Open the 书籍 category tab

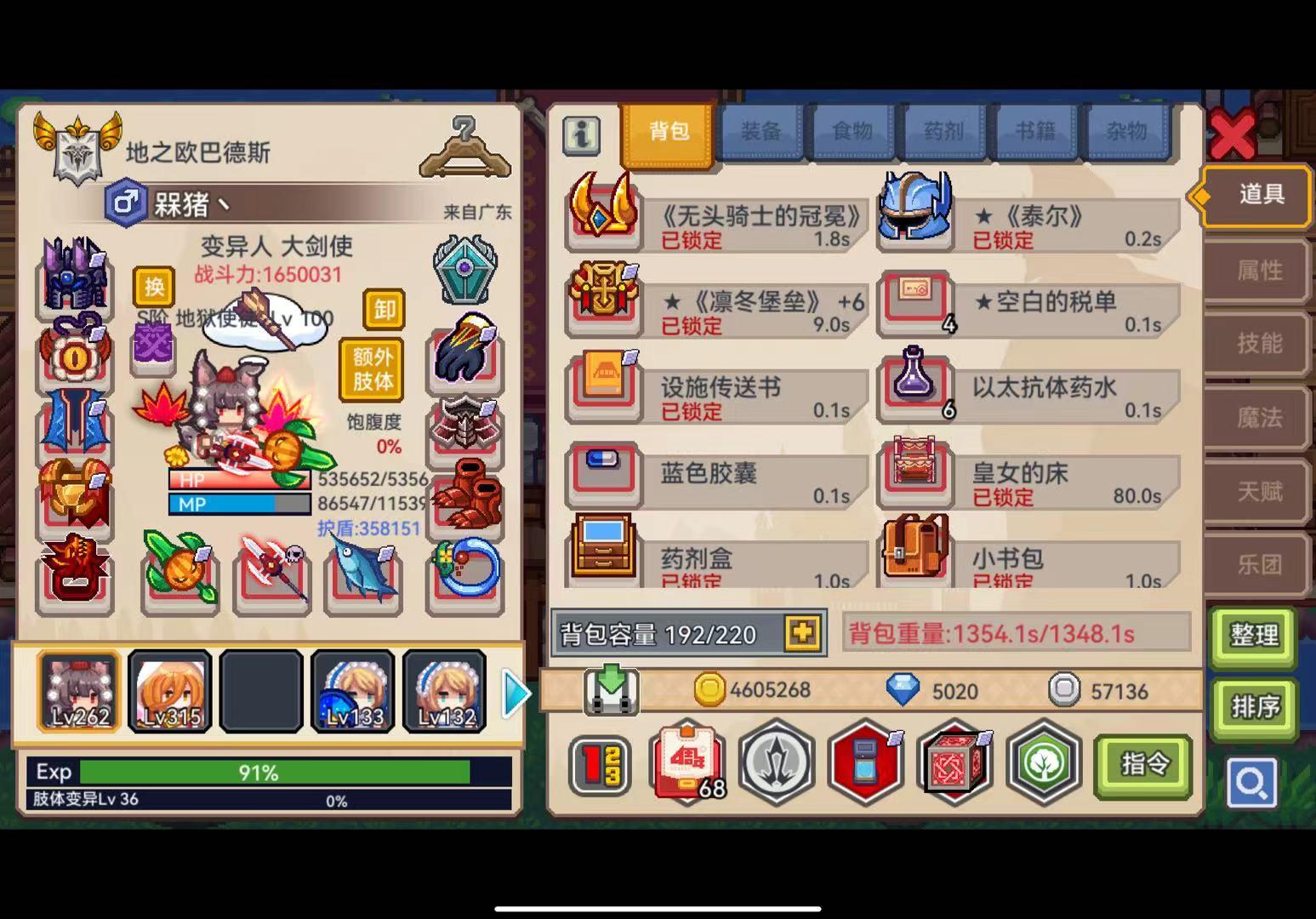pos(1035,132)
